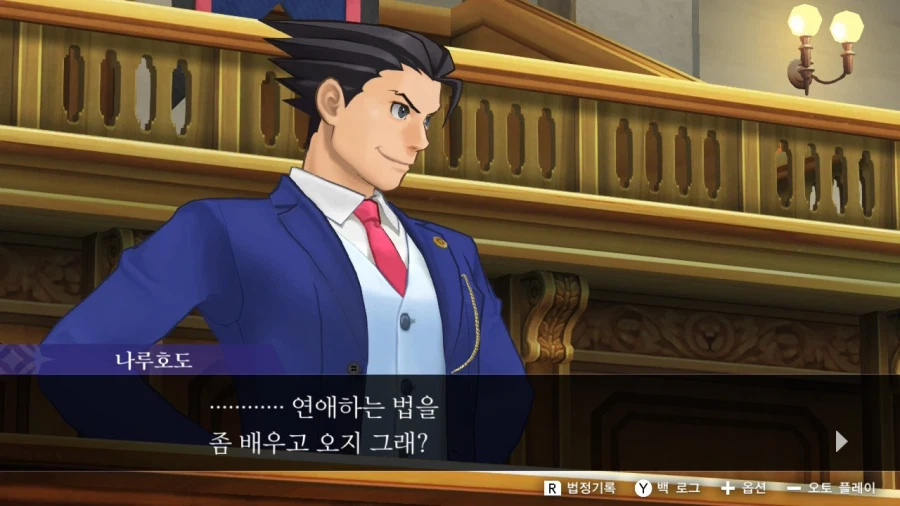Viewport: 900px width, 506px height.
Task: Toggle 오토 플레이 auto play
Action: click(x=831, y=488)
